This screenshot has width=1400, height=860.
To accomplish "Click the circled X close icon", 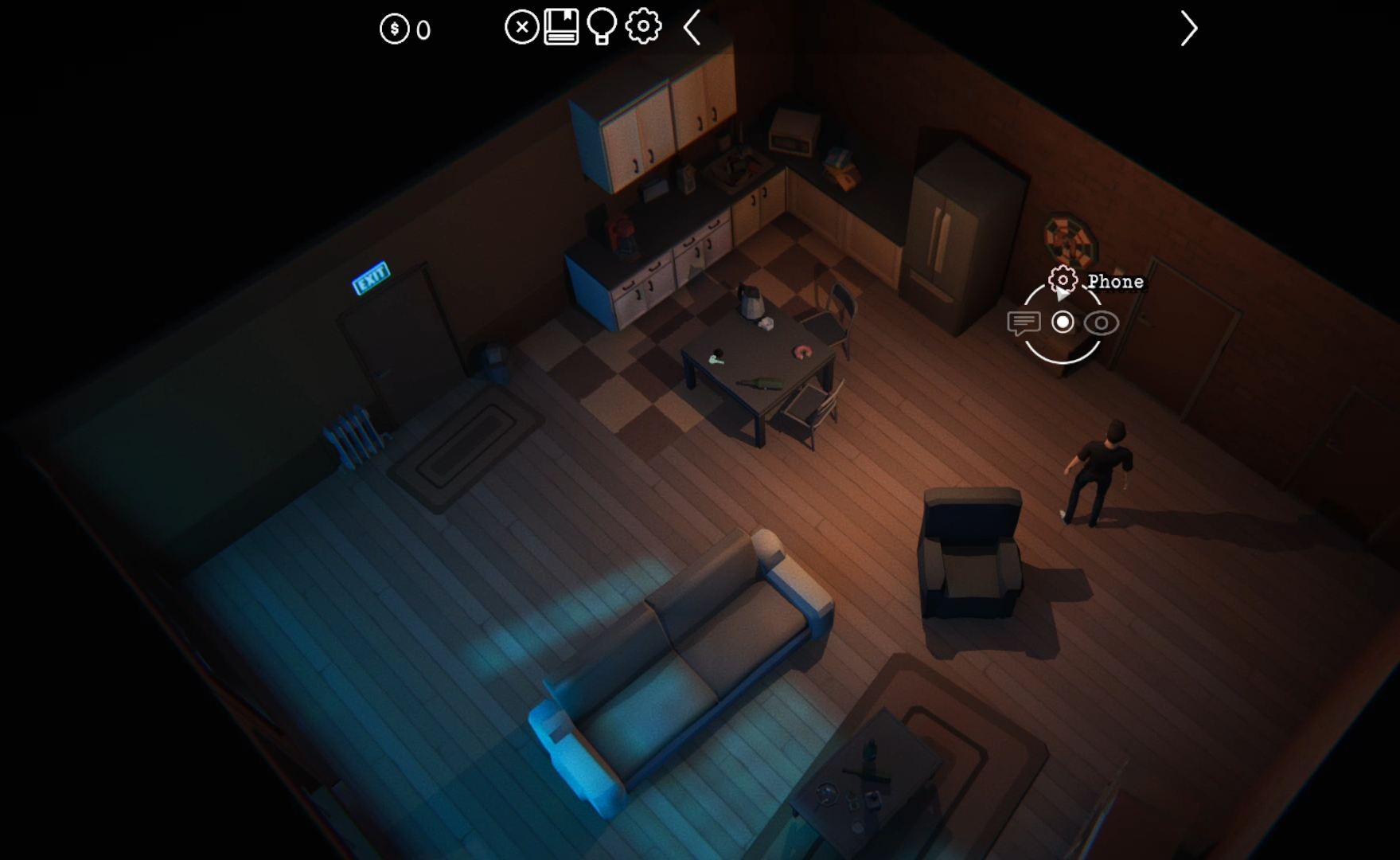I will tap(521, 28).
